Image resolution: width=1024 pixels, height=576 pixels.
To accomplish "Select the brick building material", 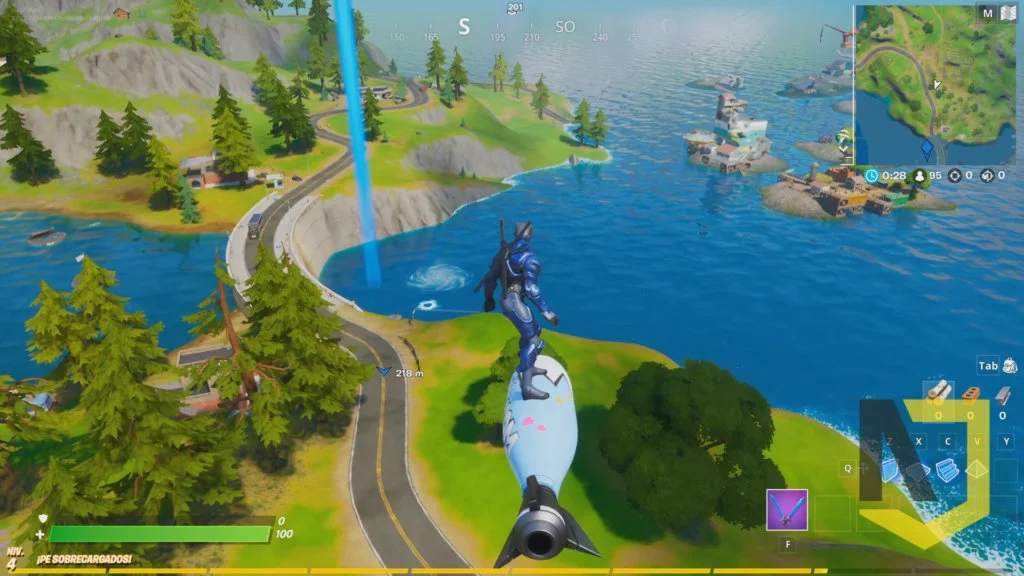I will click(x=971, y=392).
